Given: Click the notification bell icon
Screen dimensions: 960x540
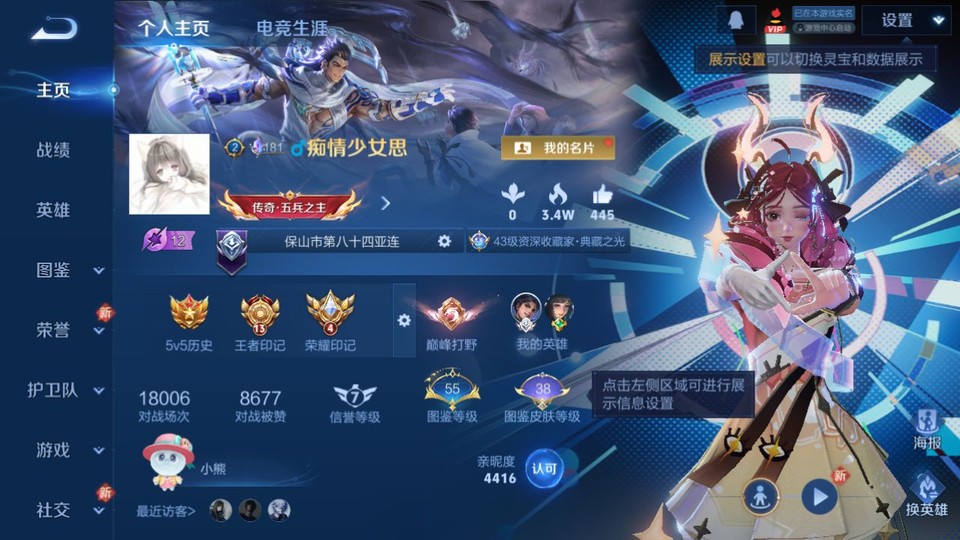Looking at the screenshot, I should (735, 20).
